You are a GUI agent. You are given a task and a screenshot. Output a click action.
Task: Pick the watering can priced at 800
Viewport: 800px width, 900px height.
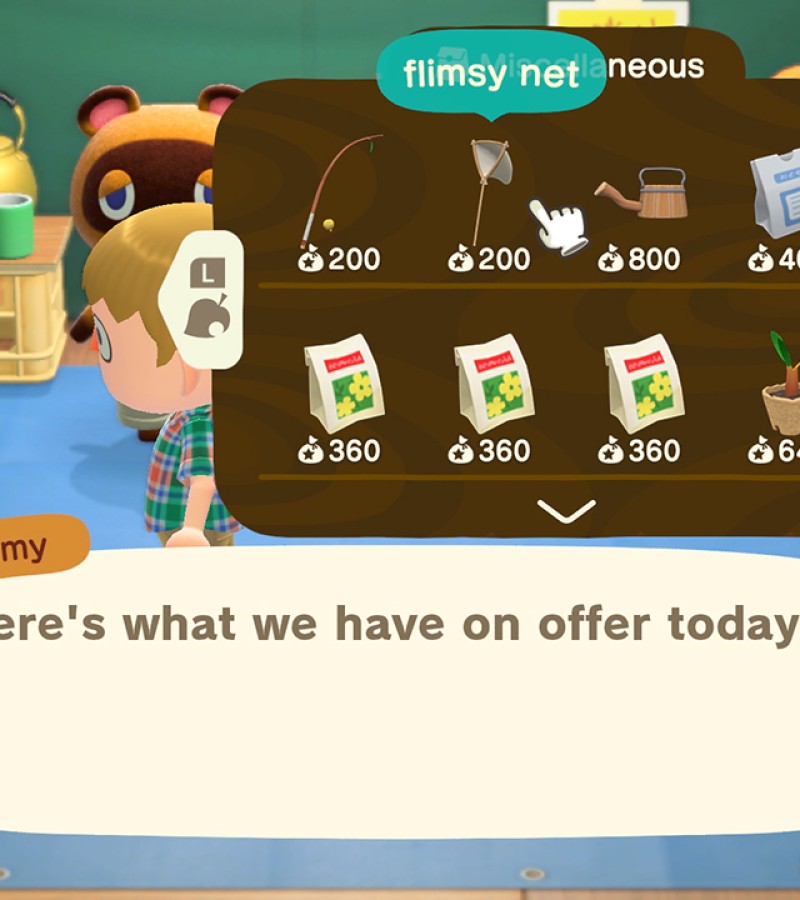click(645, 195)
